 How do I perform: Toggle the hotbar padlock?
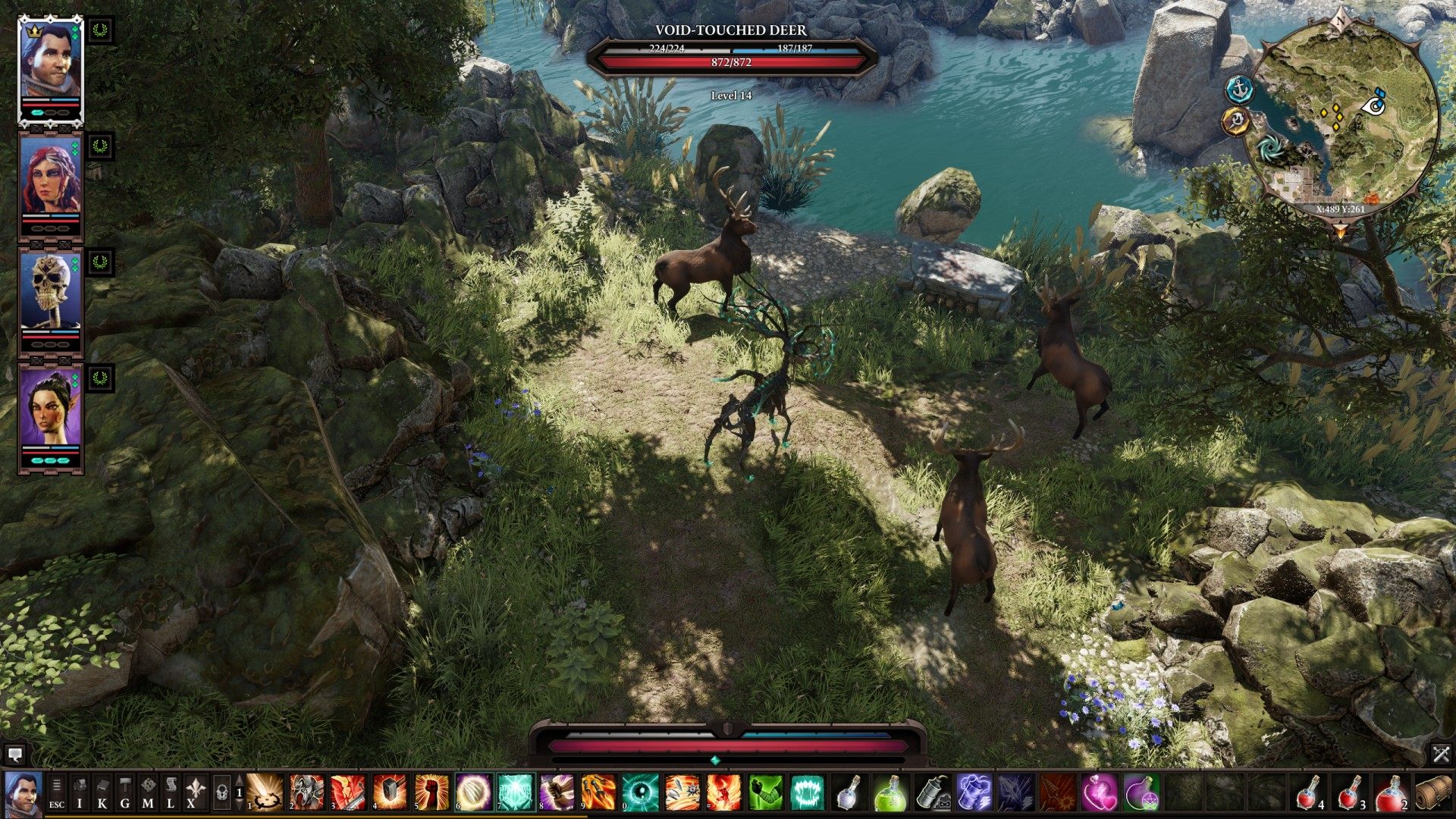tap(221, 792)
